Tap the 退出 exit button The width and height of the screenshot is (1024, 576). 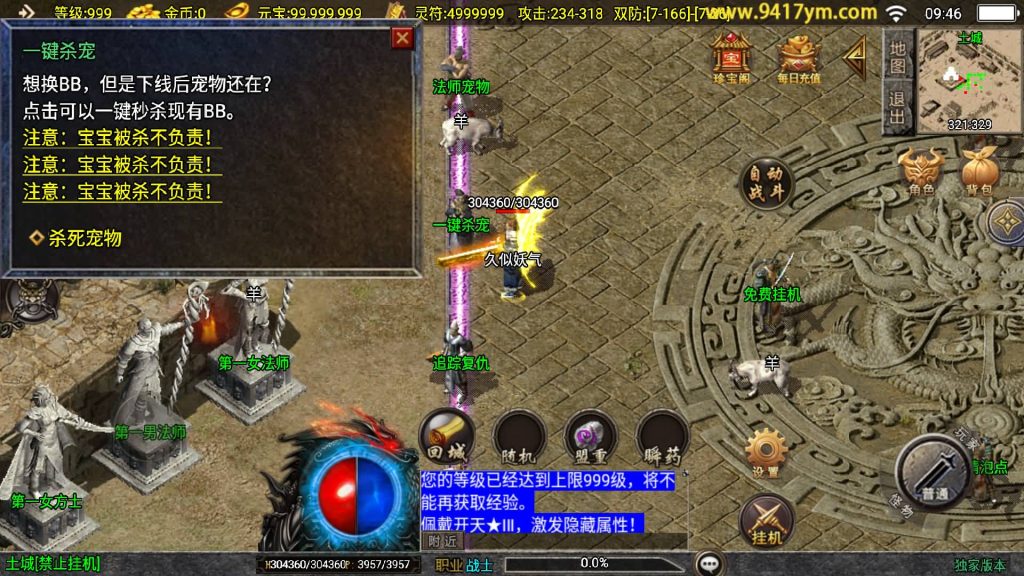[x=897, y=108]
